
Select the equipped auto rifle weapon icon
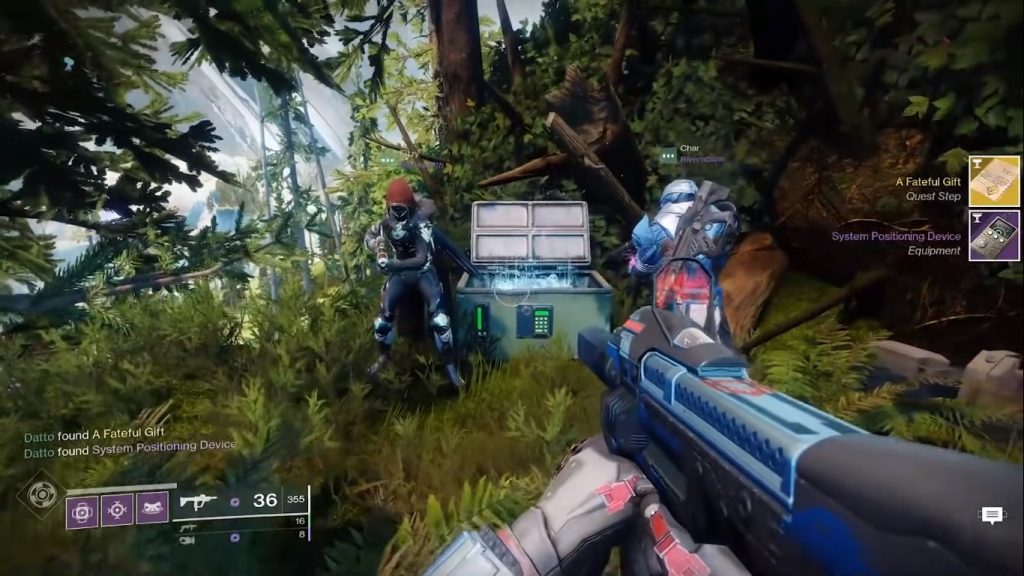198,499
